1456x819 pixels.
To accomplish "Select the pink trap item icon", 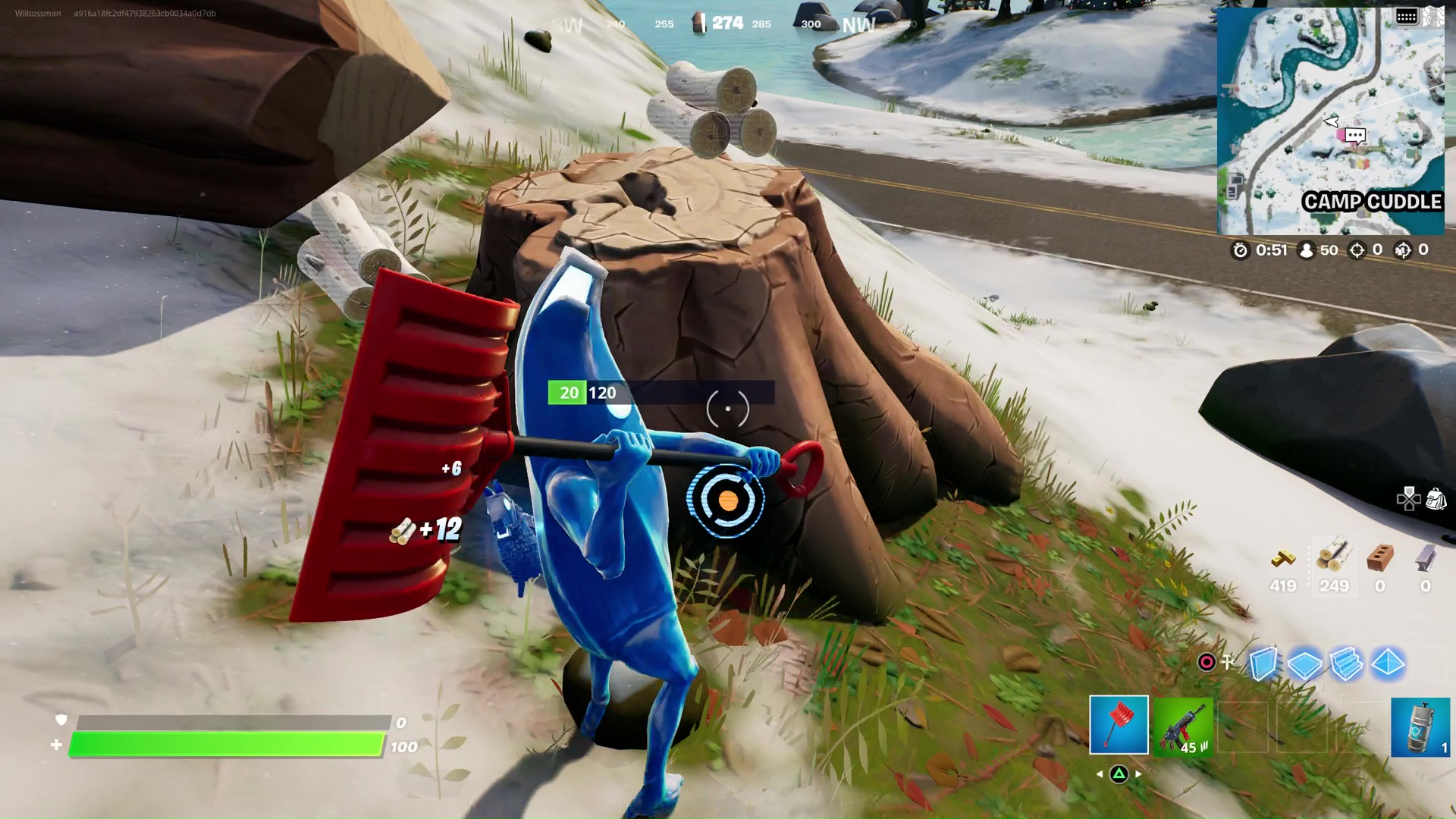I will click(x=1206, y=662).
